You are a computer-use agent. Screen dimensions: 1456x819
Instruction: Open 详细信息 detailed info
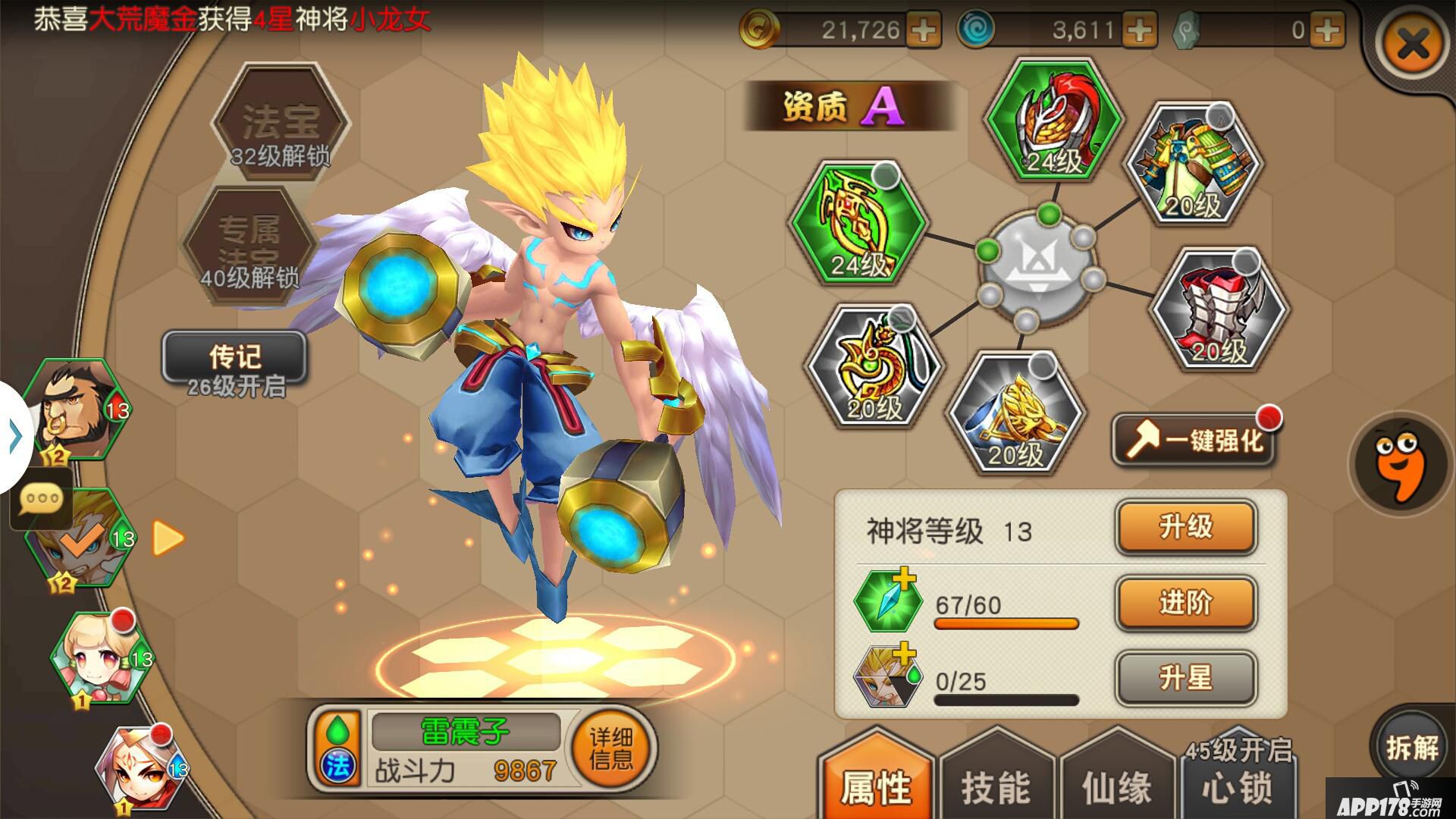point(611,748)
